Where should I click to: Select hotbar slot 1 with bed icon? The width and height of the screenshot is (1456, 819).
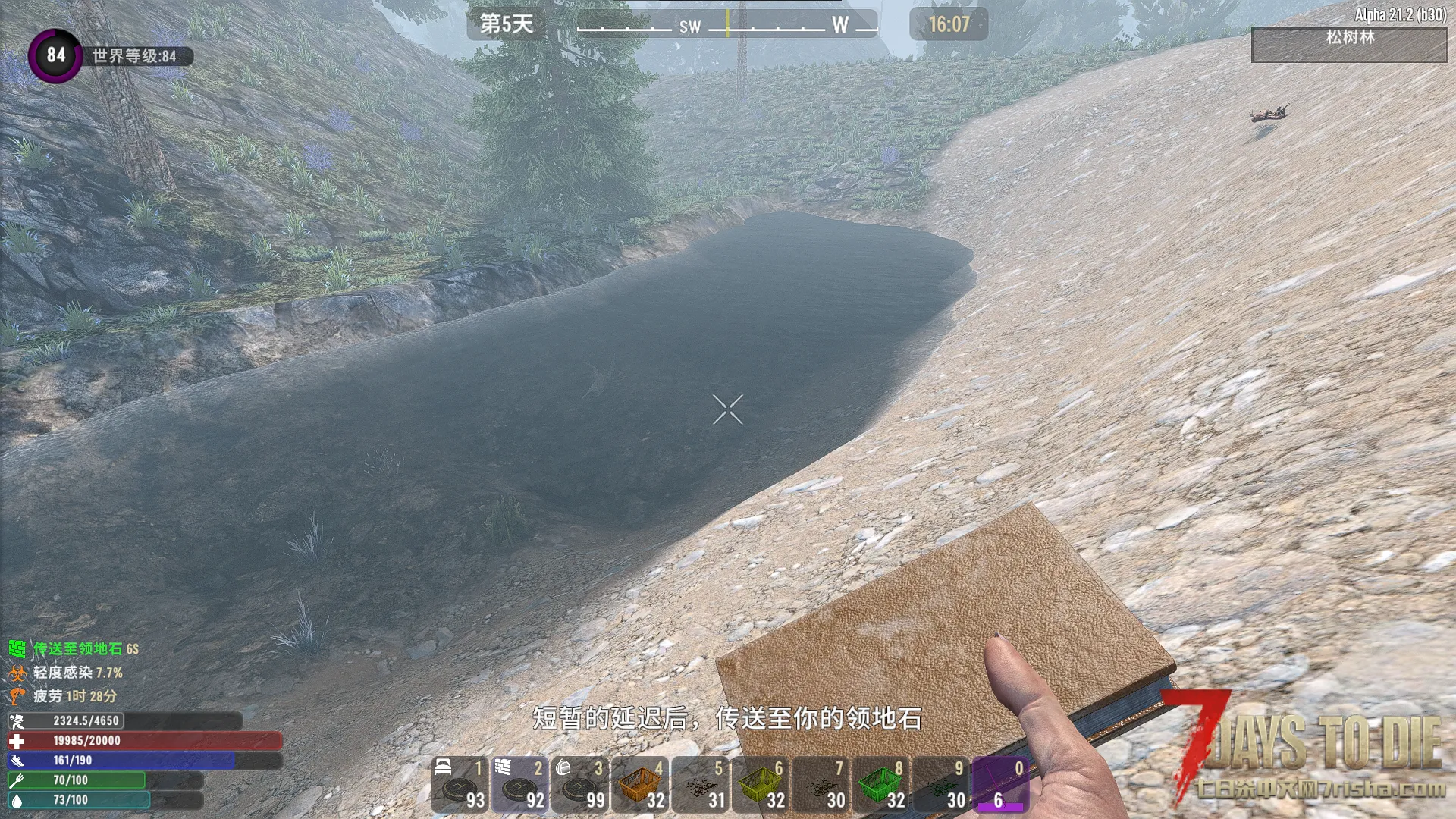tap(460, 785)
